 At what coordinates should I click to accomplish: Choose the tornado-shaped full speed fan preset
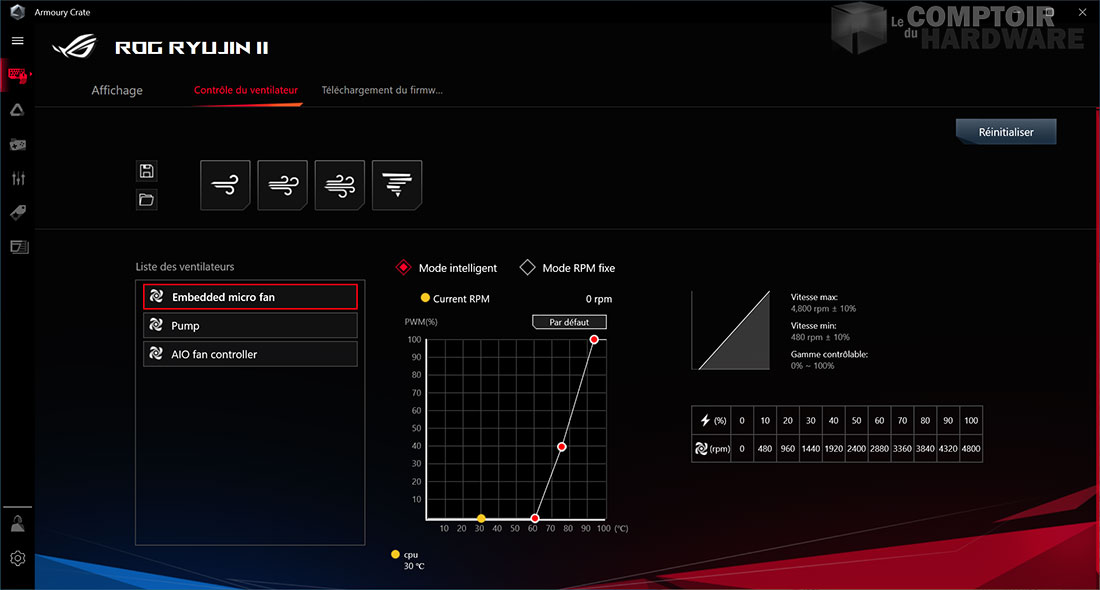397,185
